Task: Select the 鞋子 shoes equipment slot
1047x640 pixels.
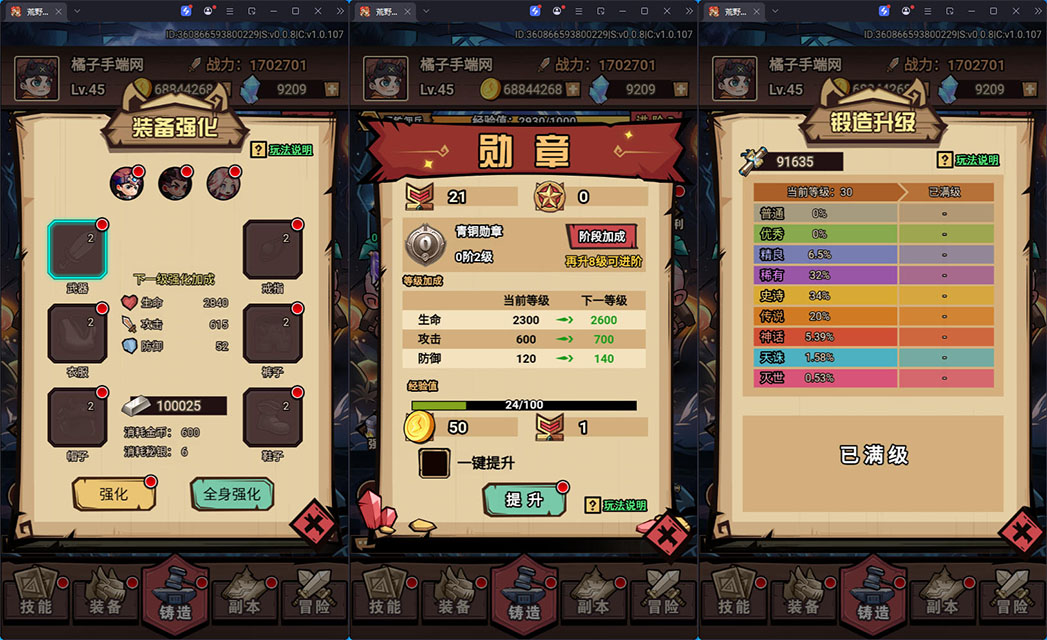Action: (272, 417)
